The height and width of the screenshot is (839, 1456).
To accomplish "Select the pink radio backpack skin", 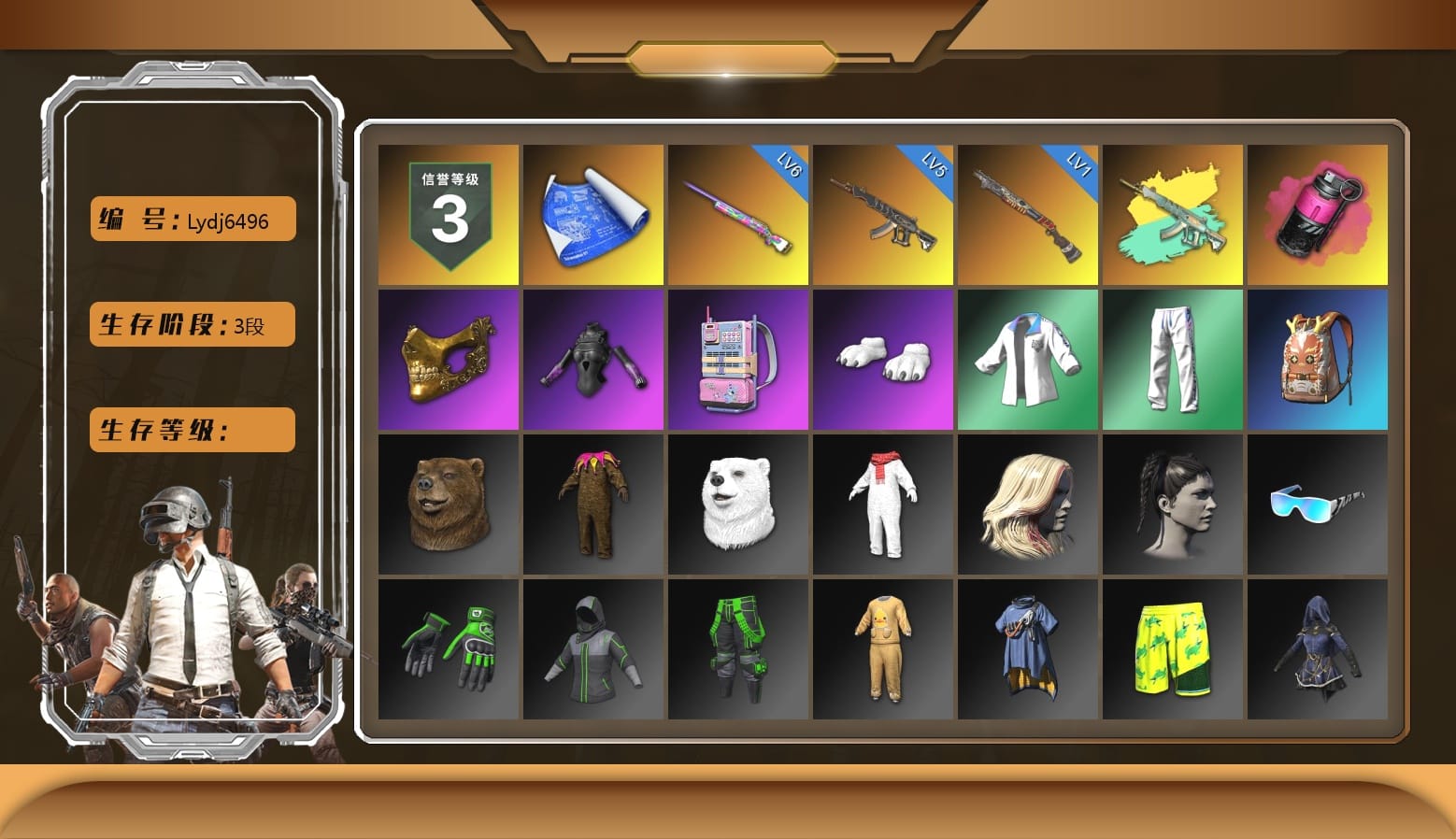I will 738,359.
